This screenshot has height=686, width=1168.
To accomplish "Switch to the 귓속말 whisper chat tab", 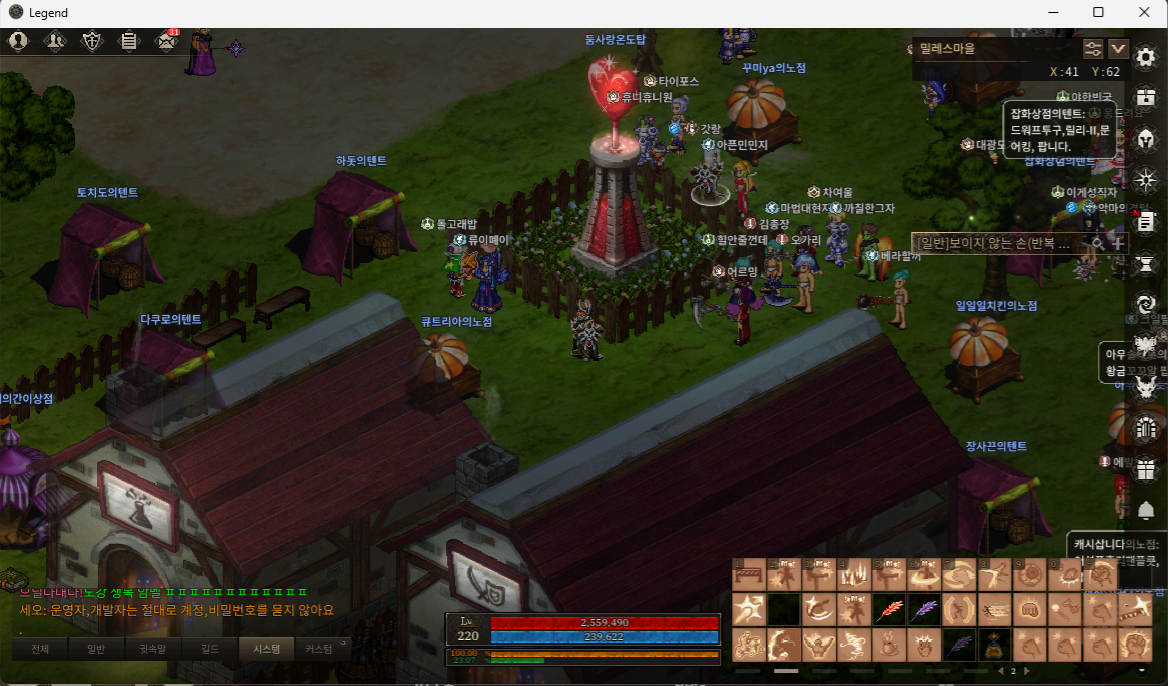I will pyautogui.click(x=155, y=649).
